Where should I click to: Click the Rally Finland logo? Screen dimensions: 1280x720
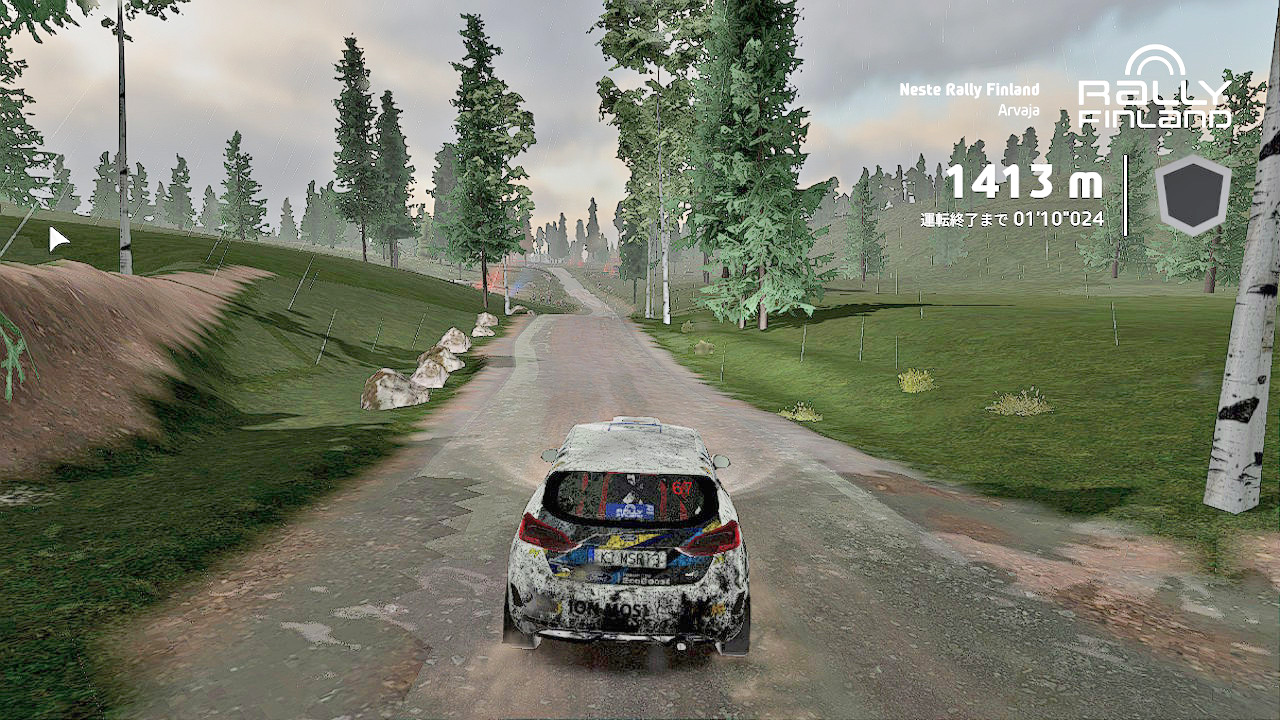point(1155,90)
